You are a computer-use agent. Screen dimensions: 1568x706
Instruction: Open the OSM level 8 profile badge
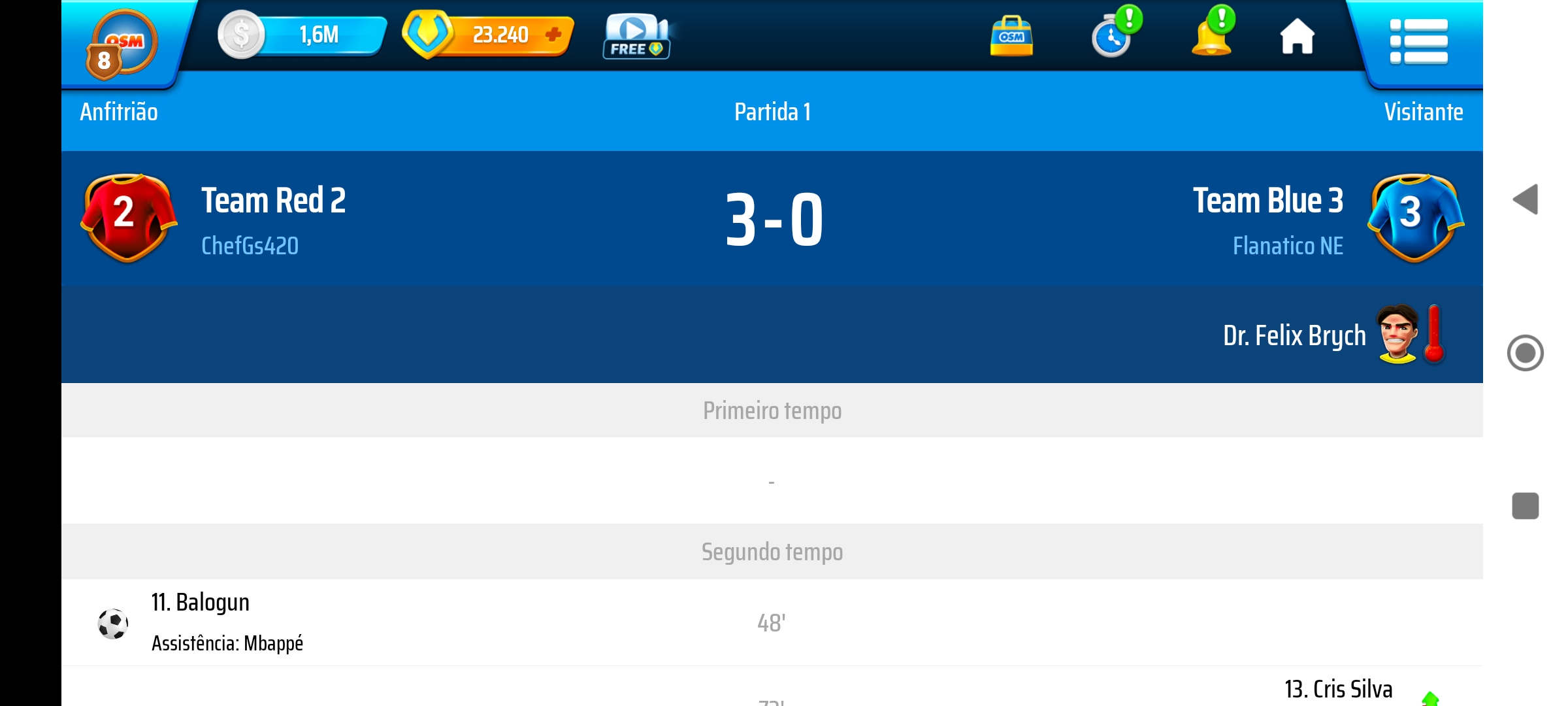[x=121, y=46]
